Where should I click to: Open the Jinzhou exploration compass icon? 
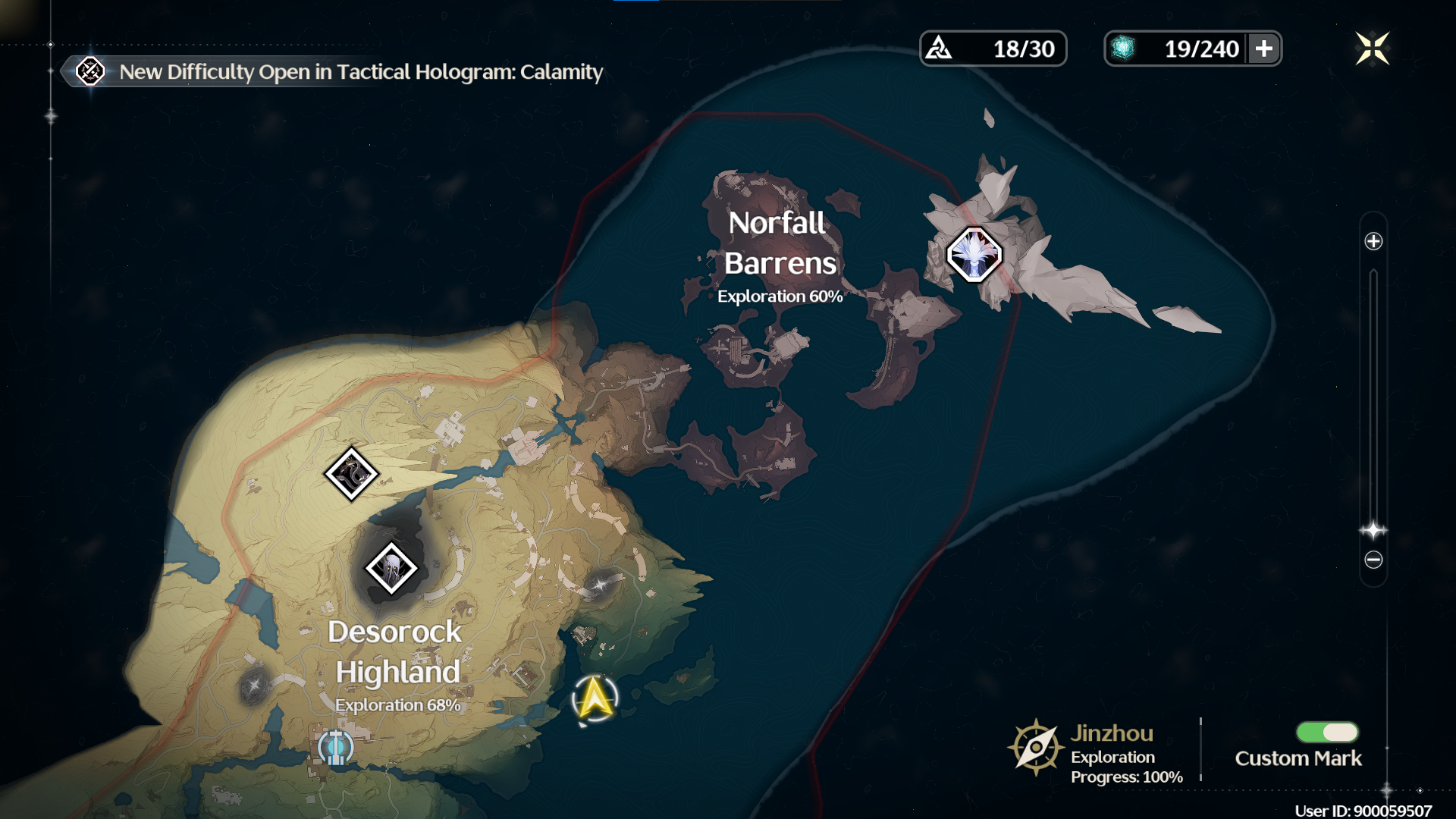(1034, 745)
